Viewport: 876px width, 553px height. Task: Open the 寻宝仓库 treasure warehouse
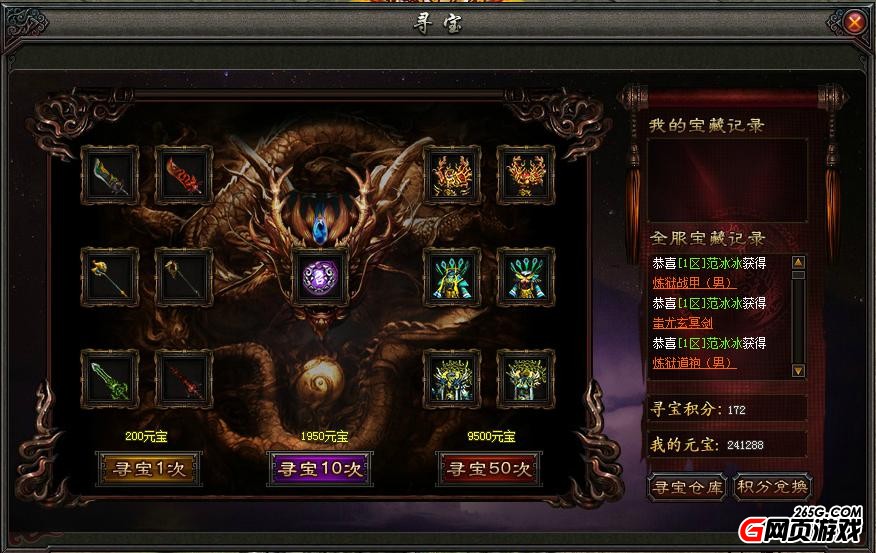pyautogui.click(x=686, y=488)
